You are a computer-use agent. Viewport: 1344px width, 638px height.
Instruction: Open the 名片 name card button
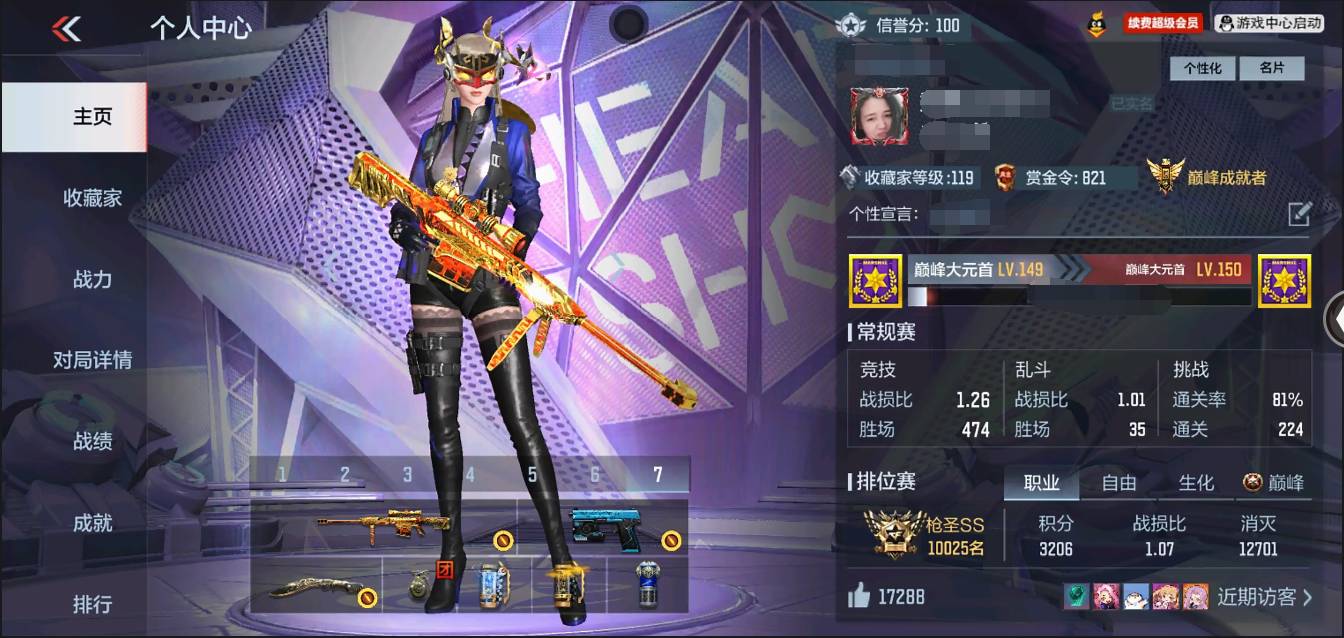click(x=1272, y=68)
